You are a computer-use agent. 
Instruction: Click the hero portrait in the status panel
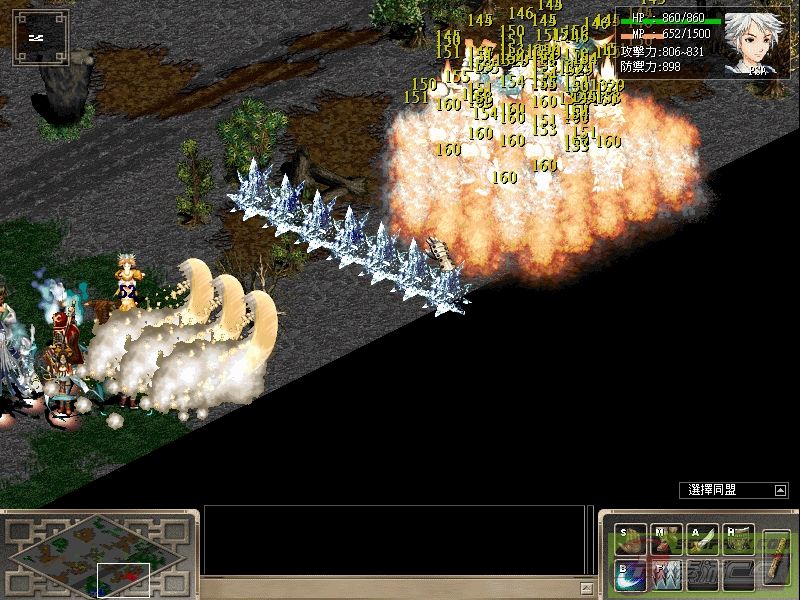pos(753,44)
